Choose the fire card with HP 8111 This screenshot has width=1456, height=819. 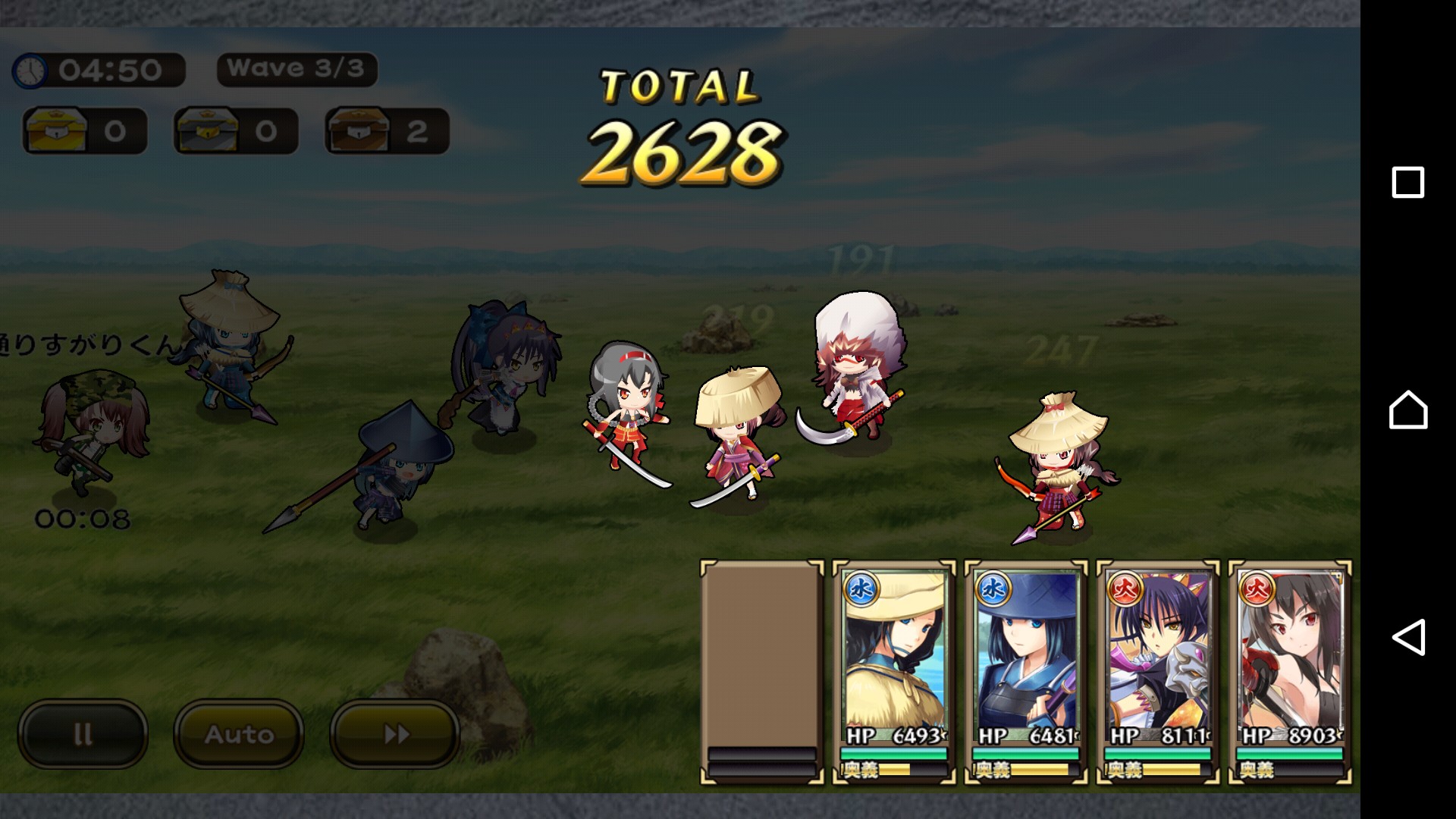point(1158,672)
